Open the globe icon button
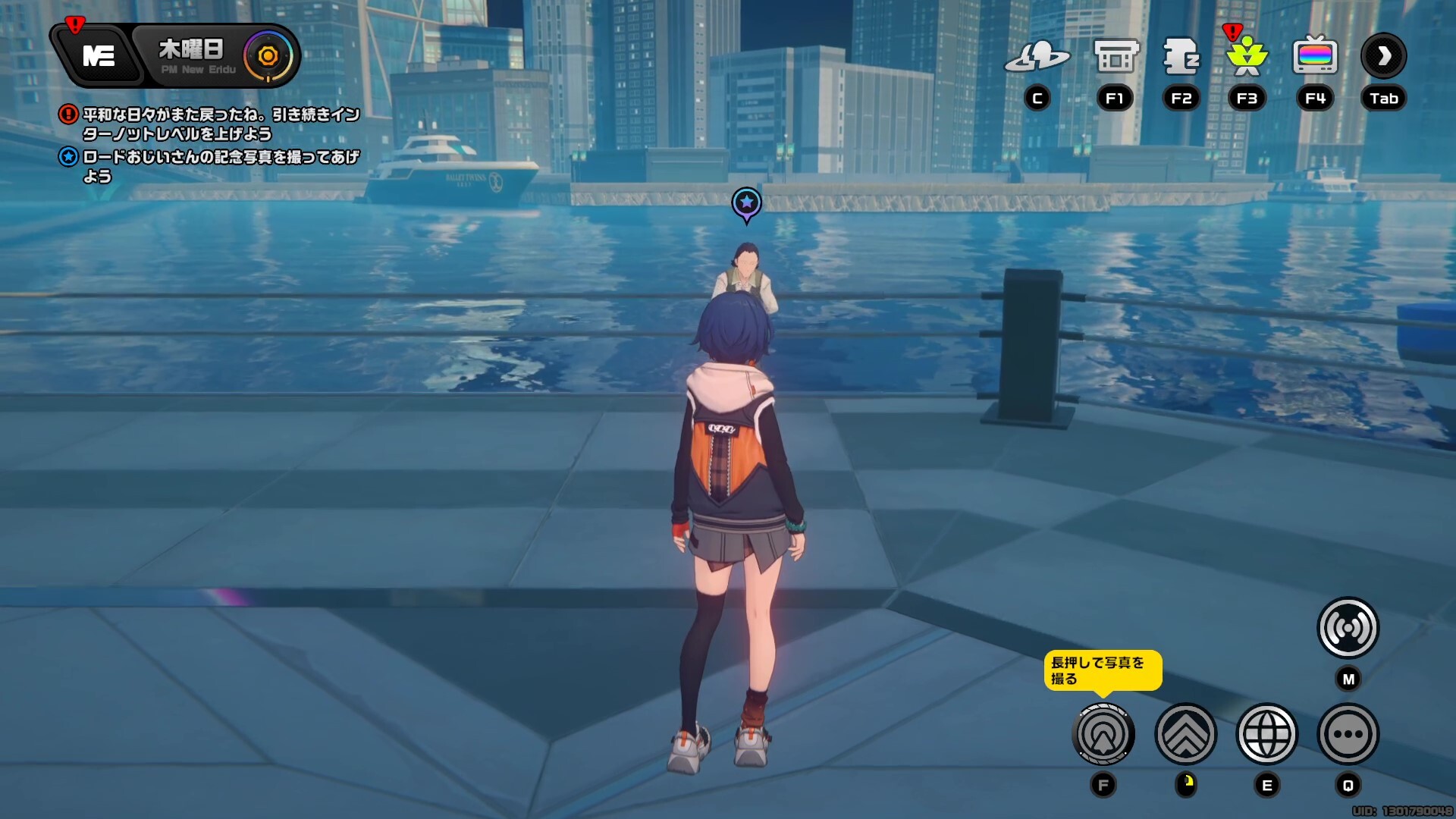The width and height of the screenshot is (1456, 819). click(1267, 734)
